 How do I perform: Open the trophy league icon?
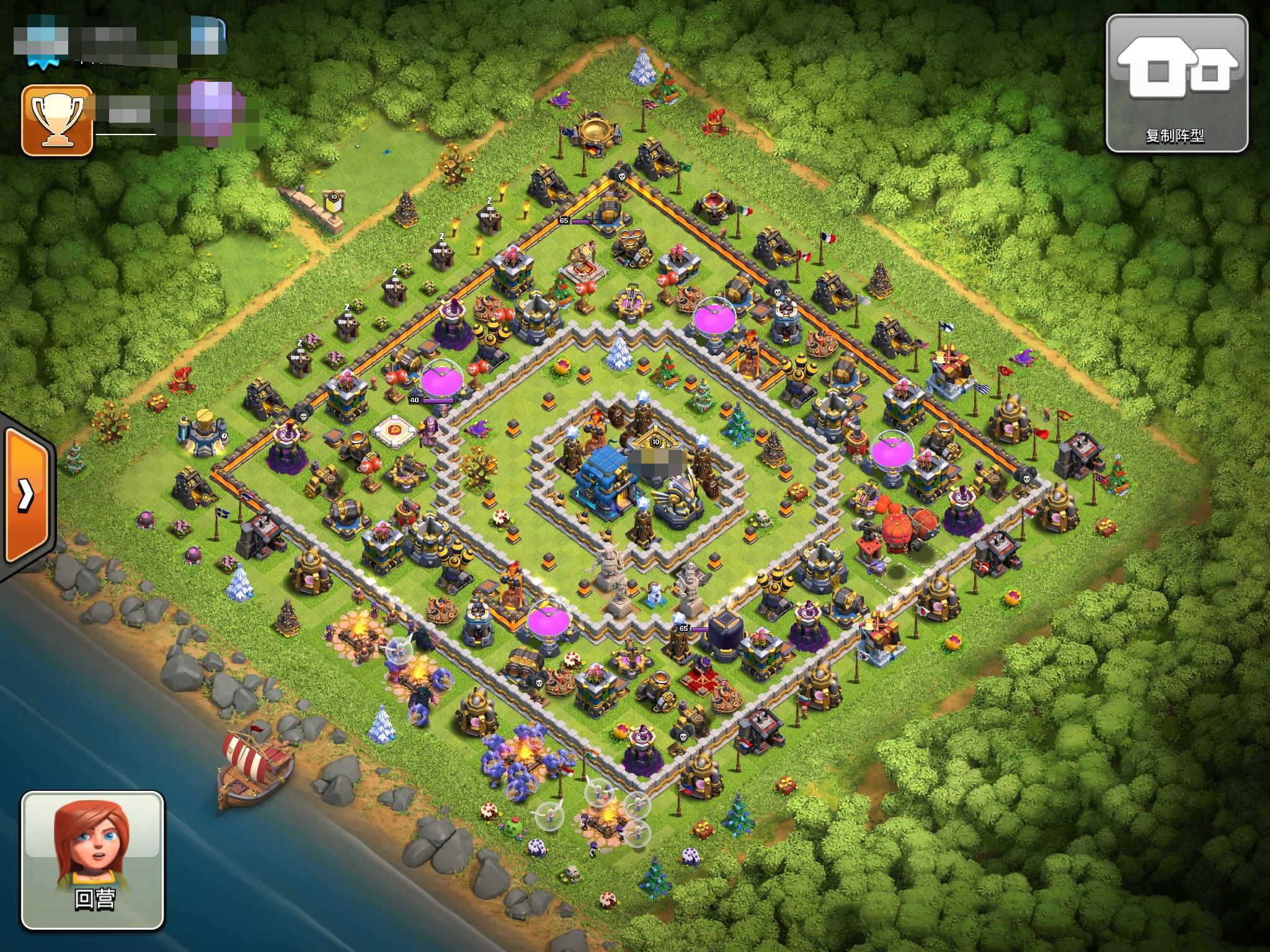pyautogui.click(x=57, y=120)
